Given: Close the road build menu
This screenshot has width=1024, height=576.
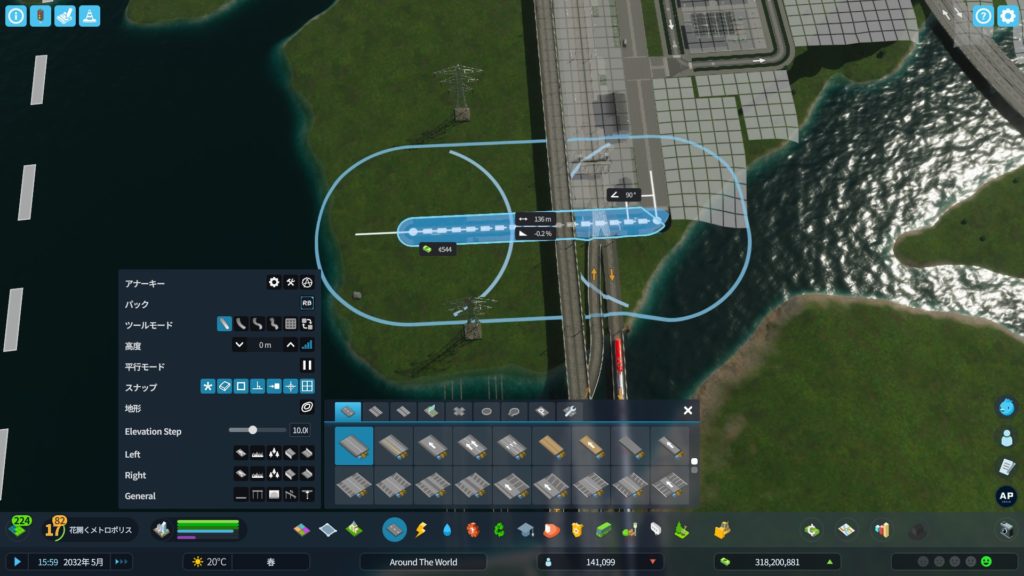Looking at the screenshot, I should pyautogui.click(x=688, y=410).
